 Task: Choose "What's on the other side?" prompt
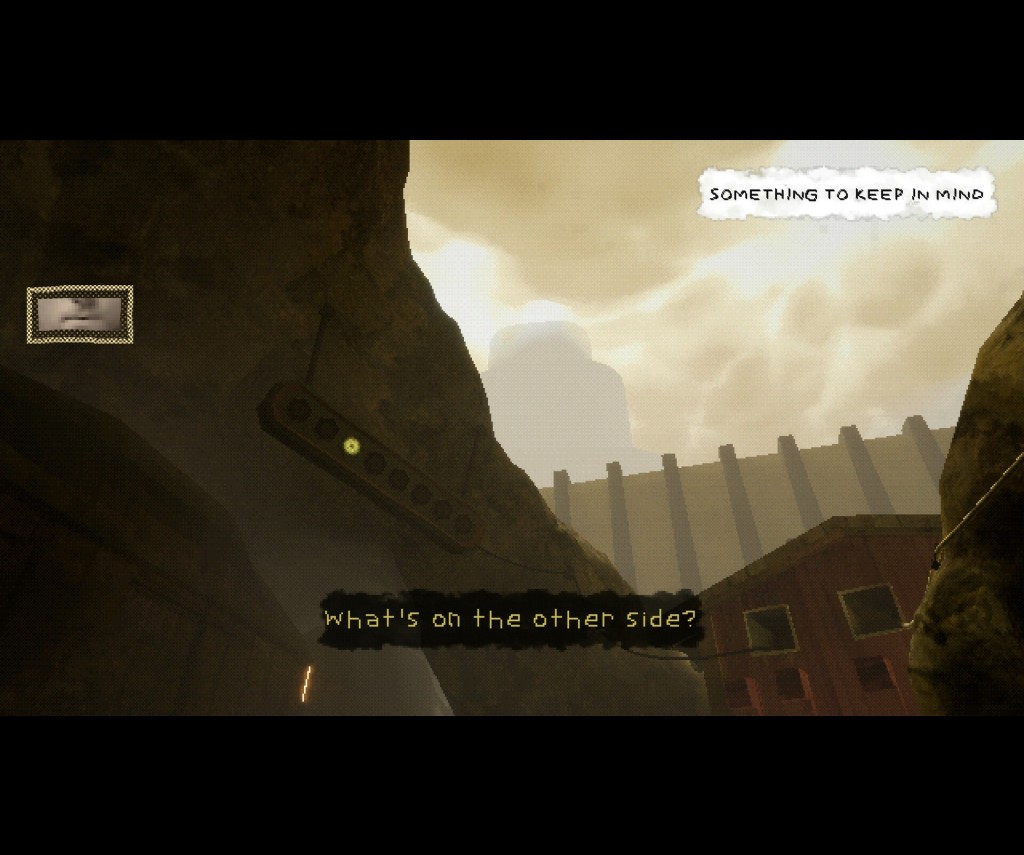tap(510, 619)
